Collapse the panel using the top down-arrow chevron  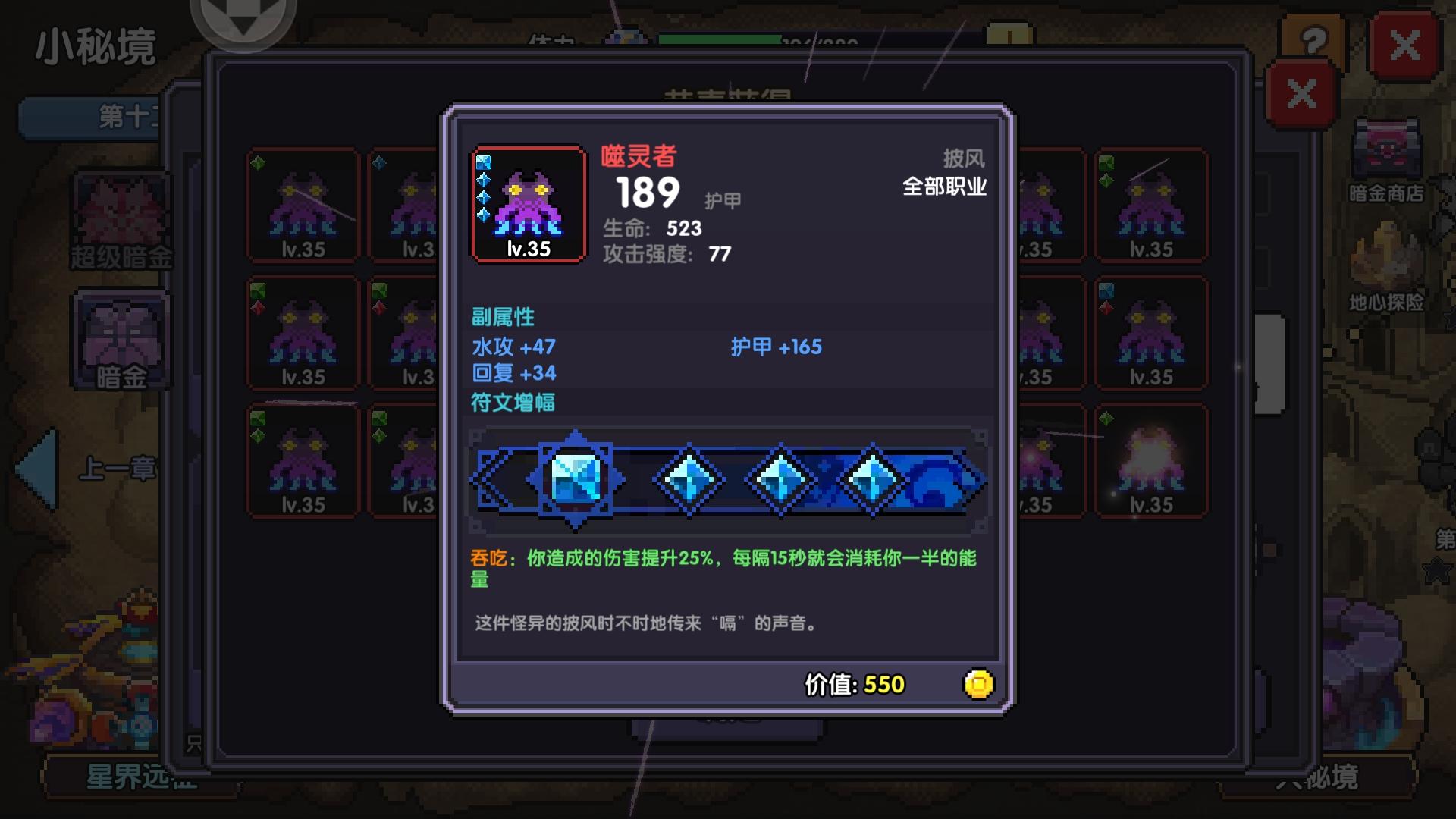coord(243,15)
